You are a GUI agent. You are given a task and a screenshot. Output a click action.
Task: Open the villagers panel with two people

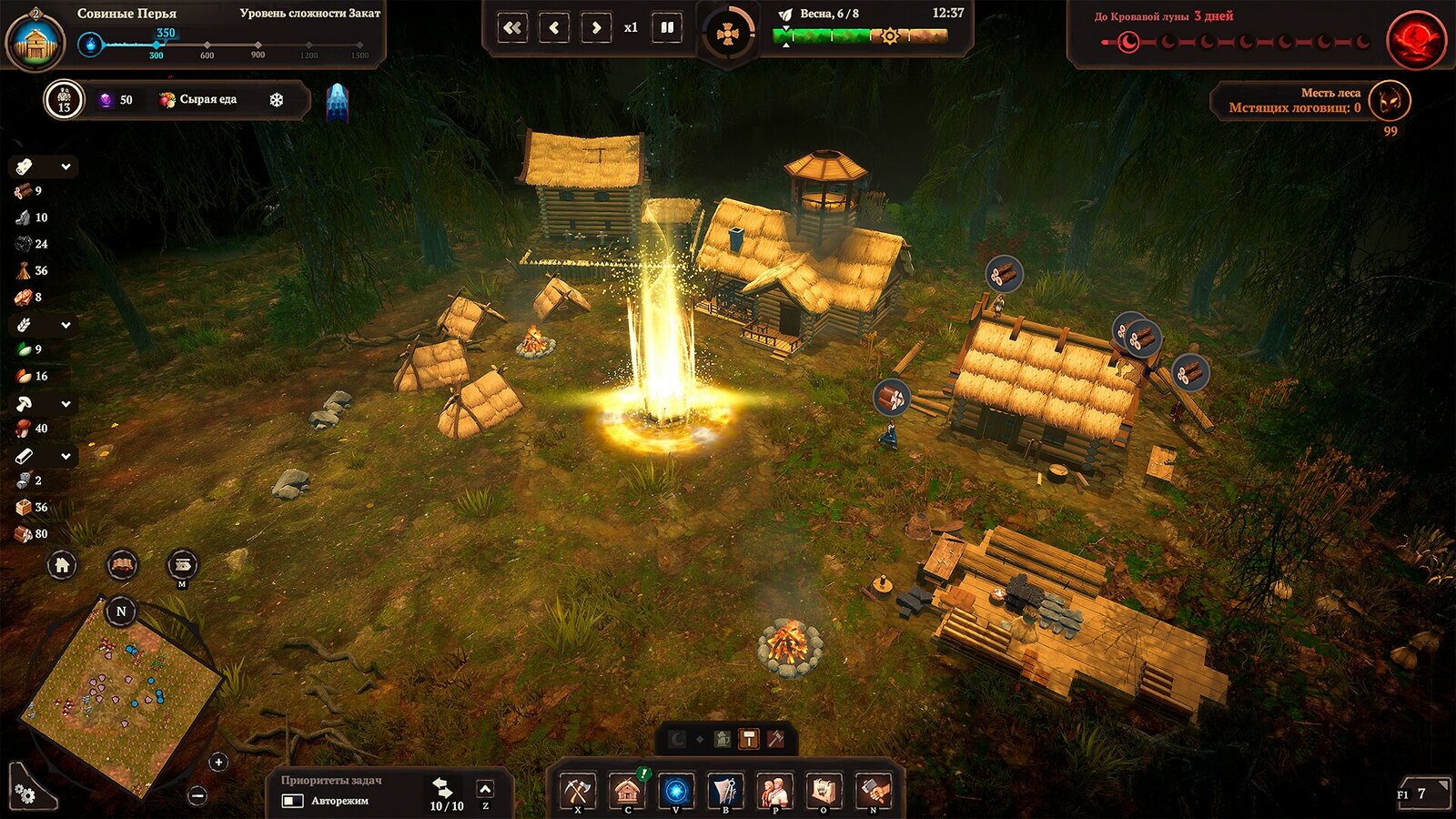(774, 791)
